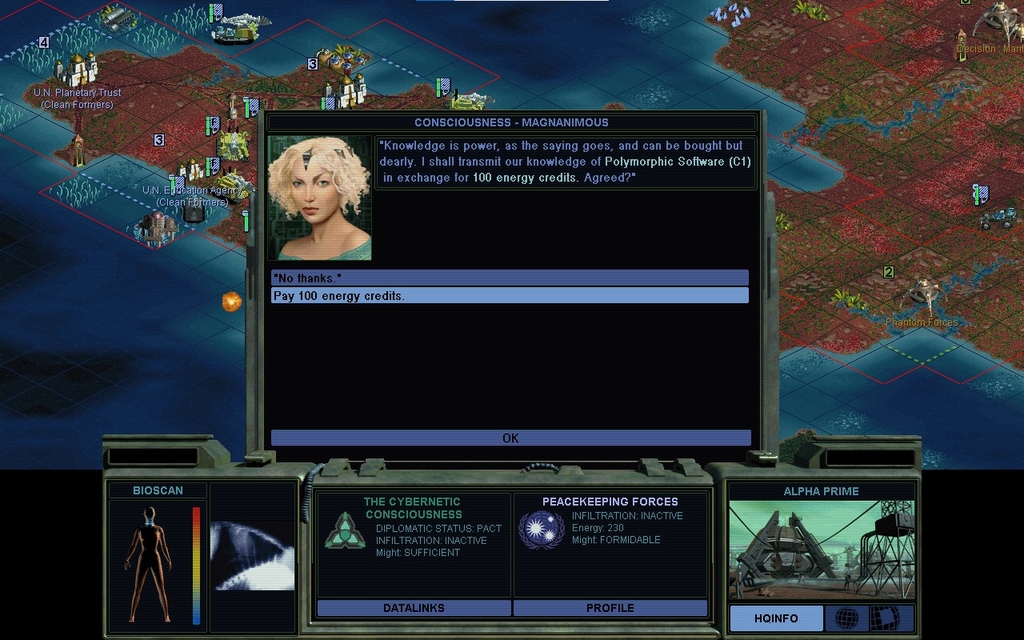Click the Consciousness leader portrait
1024x640 pixels.
319,198
